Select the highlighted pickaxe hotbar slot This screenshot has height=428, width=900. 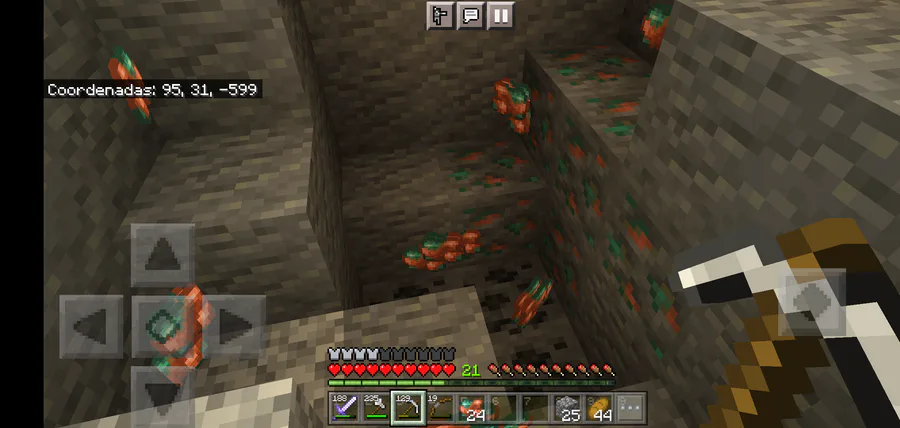tap(407, 407)
